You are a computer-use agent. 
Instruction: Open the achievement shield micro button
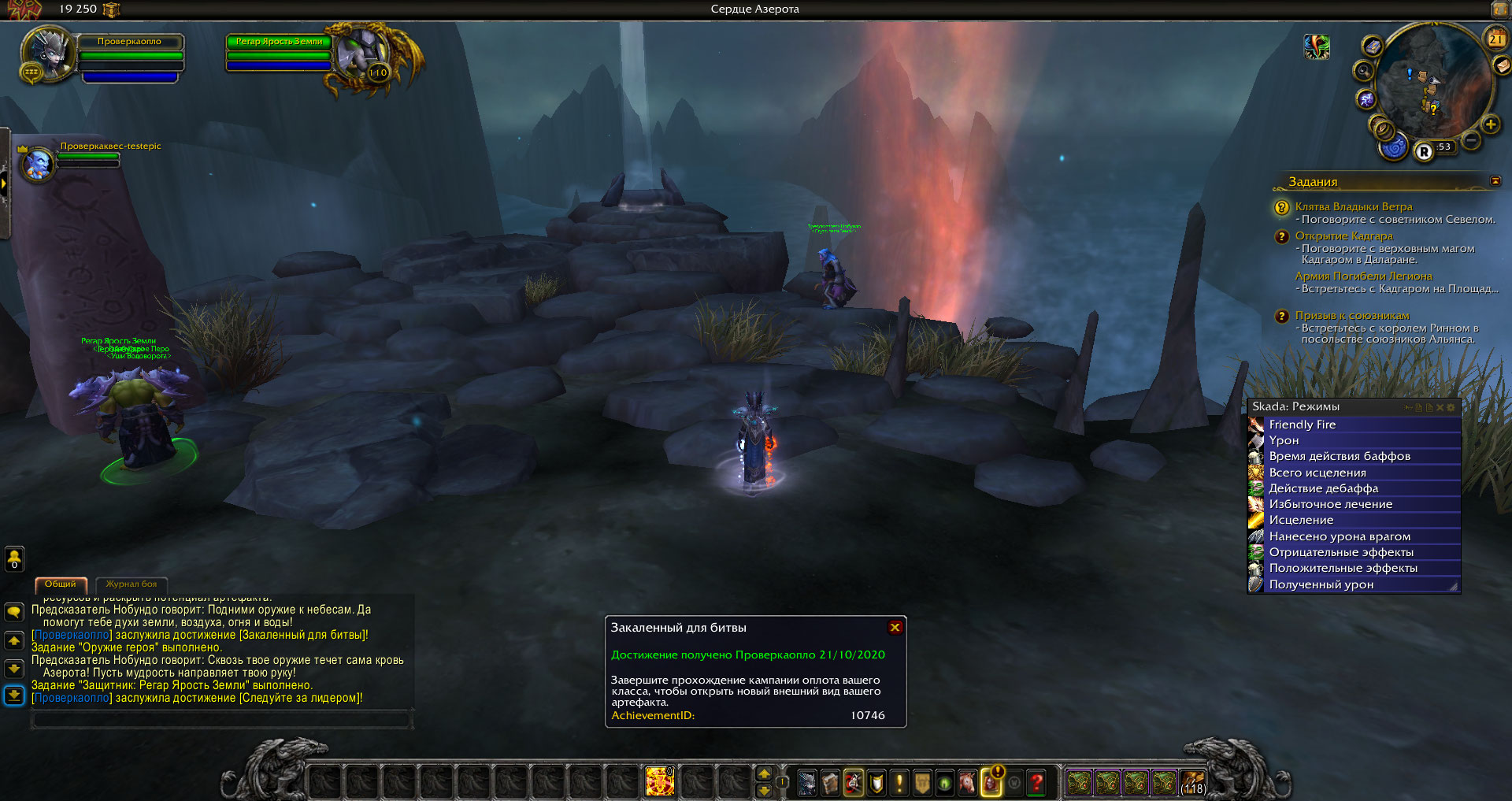click(x=876, y=782)
